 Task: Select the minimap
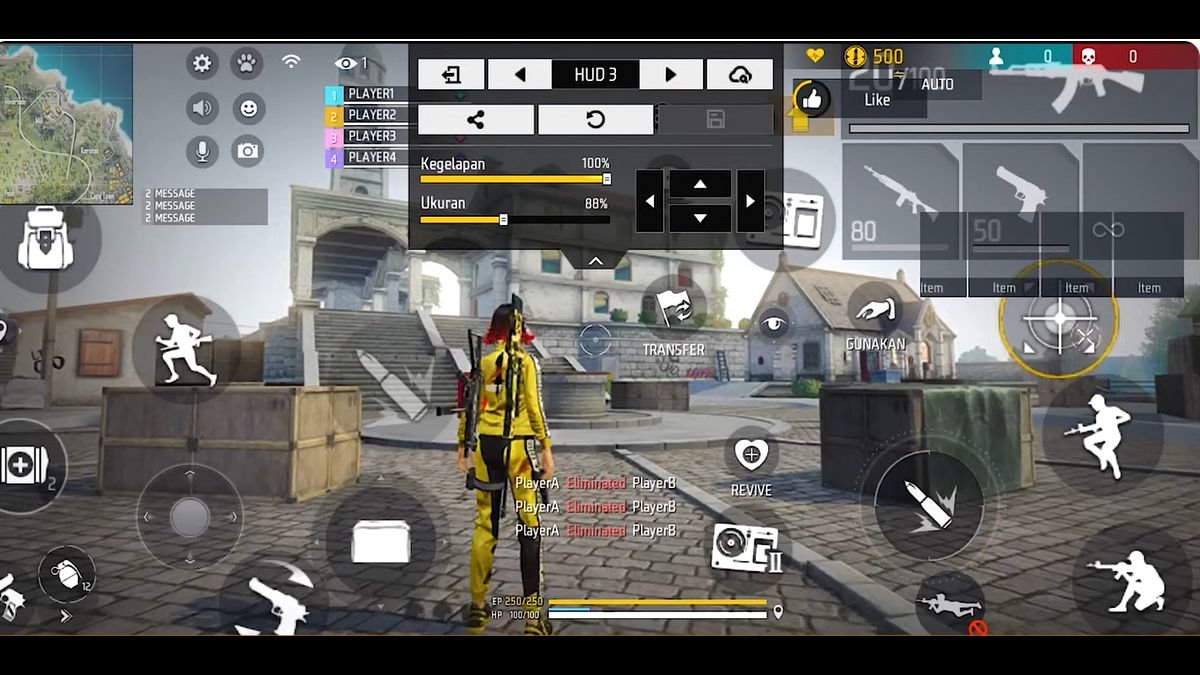click(66, 122)
